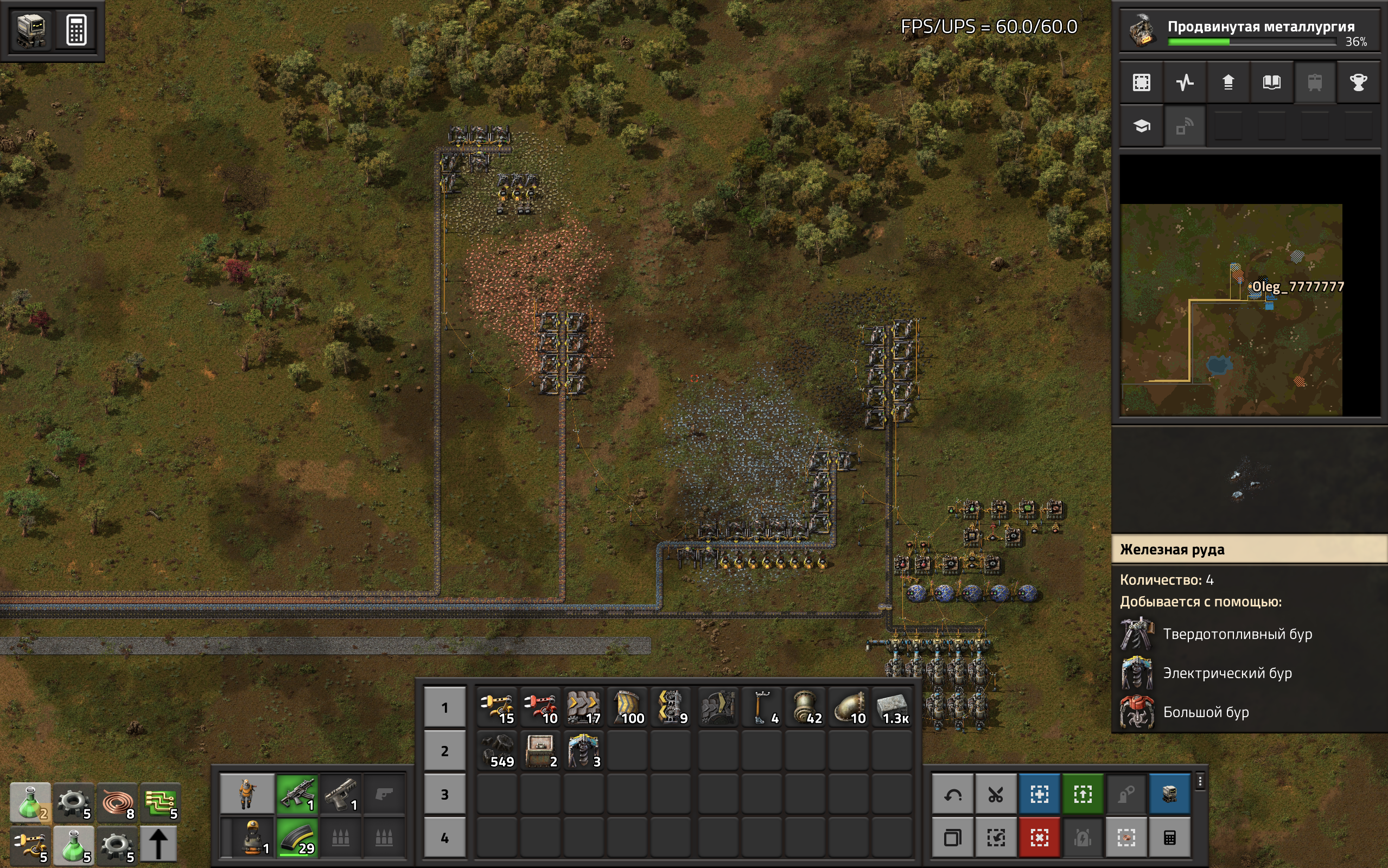Open tips and tricks graduation-cap icon

1141,126
